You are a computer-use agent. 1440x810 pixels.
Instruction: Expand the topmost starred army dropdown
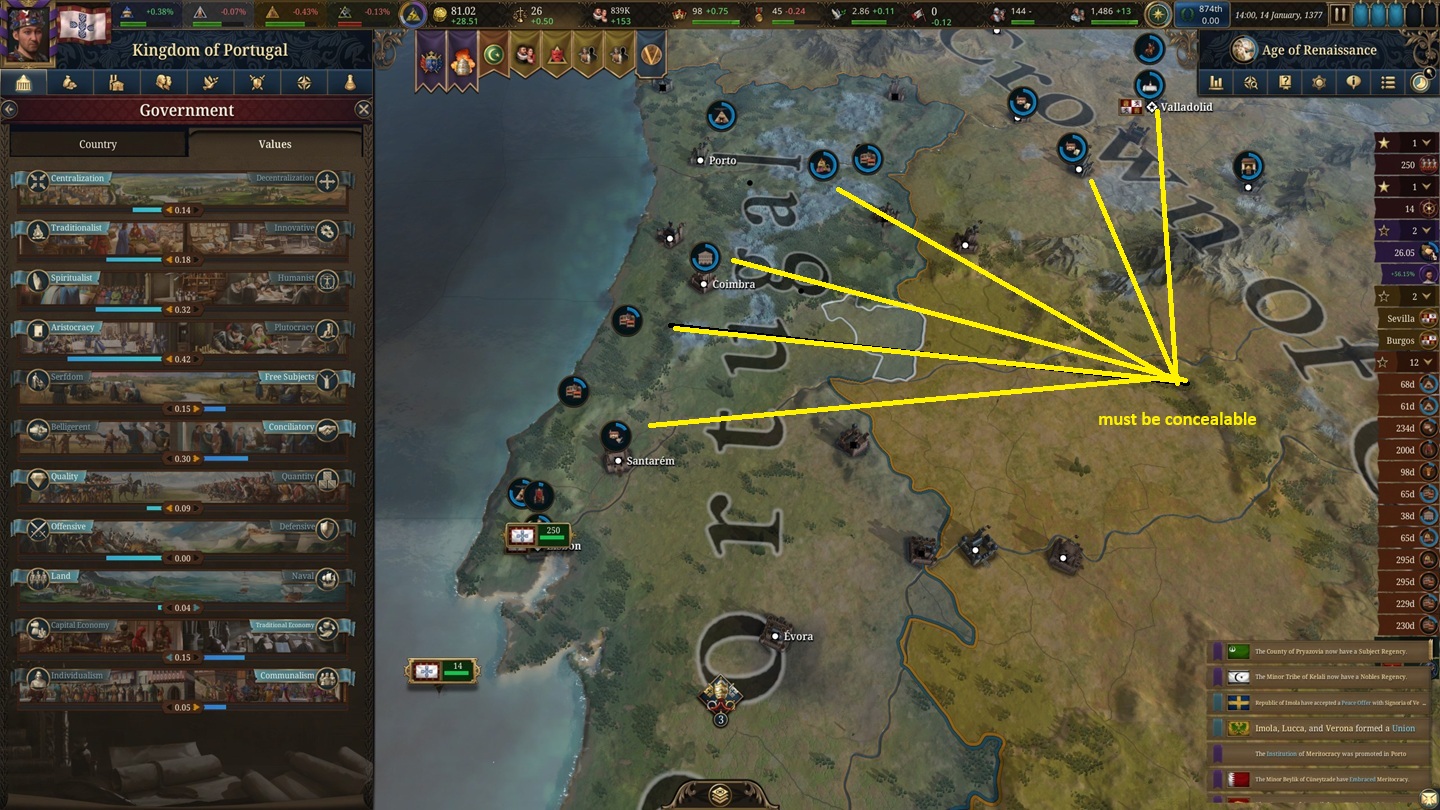(1428, 142)
